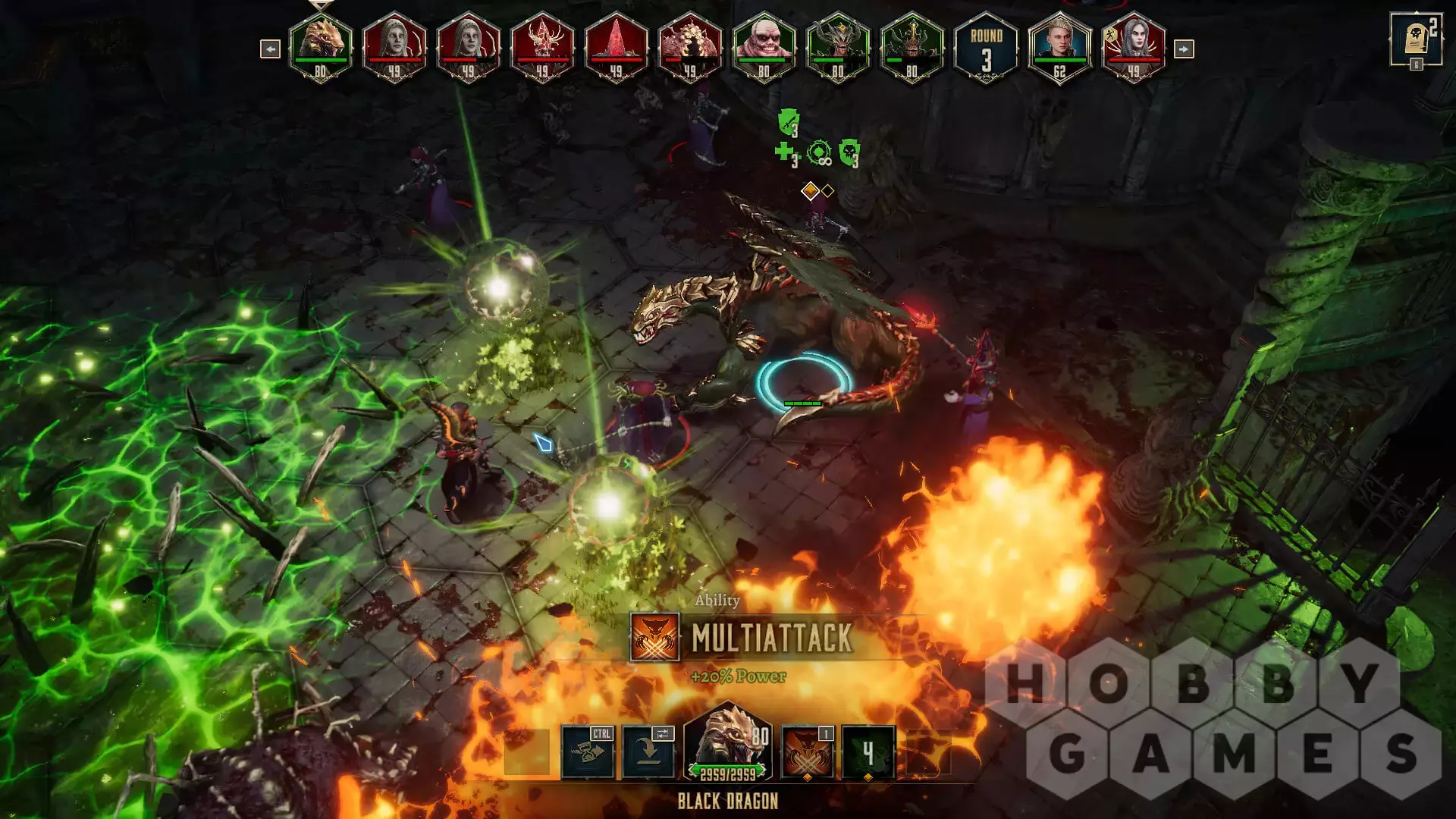Click the green ability on cooldown 4
The image size is (1456, 819).
point(868,752)
